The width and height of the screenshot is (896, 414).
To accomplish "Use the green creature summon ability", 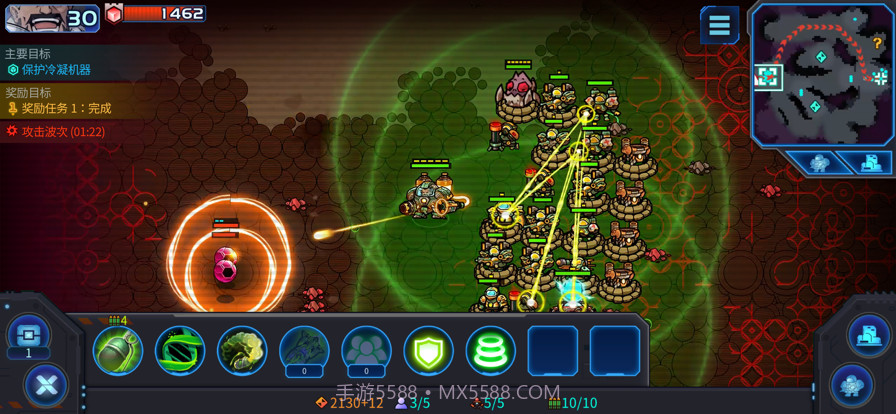I will tap(242, 351).
